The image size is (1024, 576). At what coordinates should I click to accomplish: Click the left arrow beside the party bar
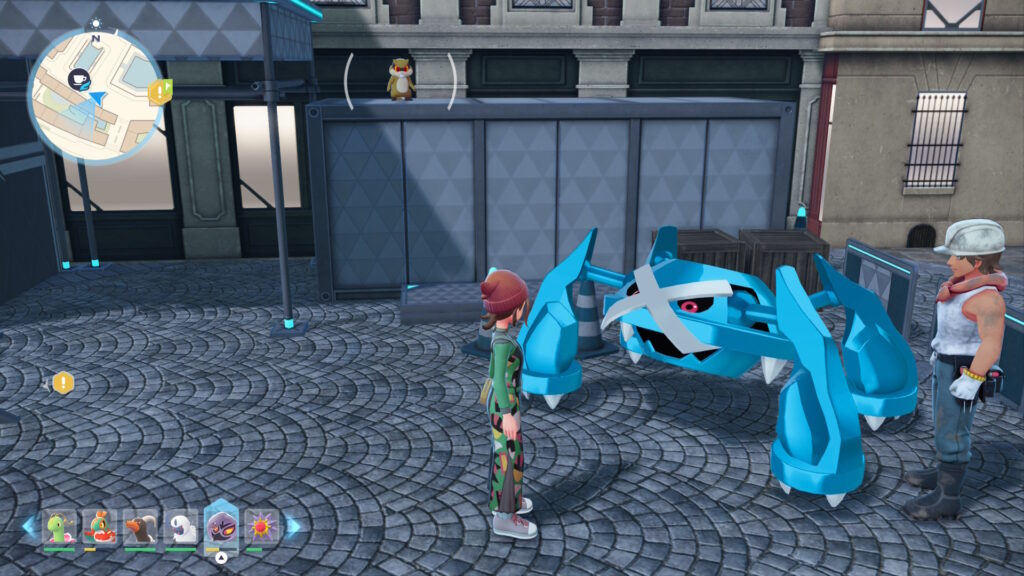coord(29,526)
